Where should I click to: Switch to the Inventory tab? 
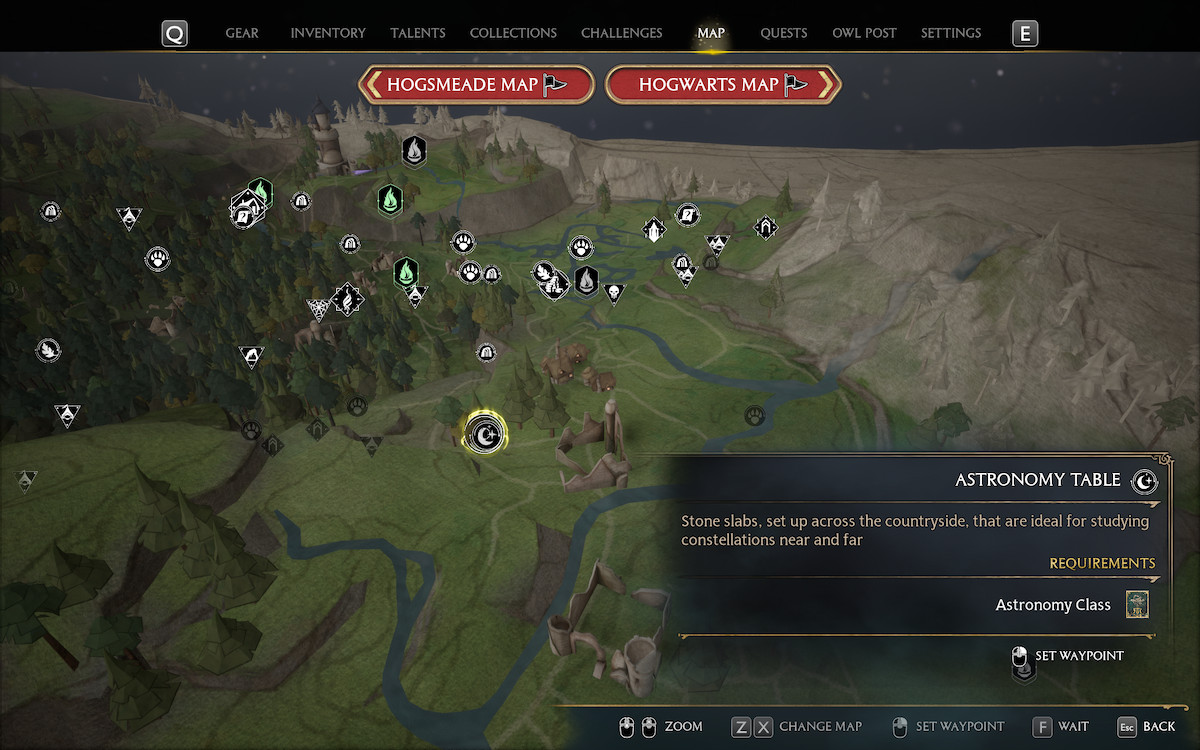[x=328, y=33]
